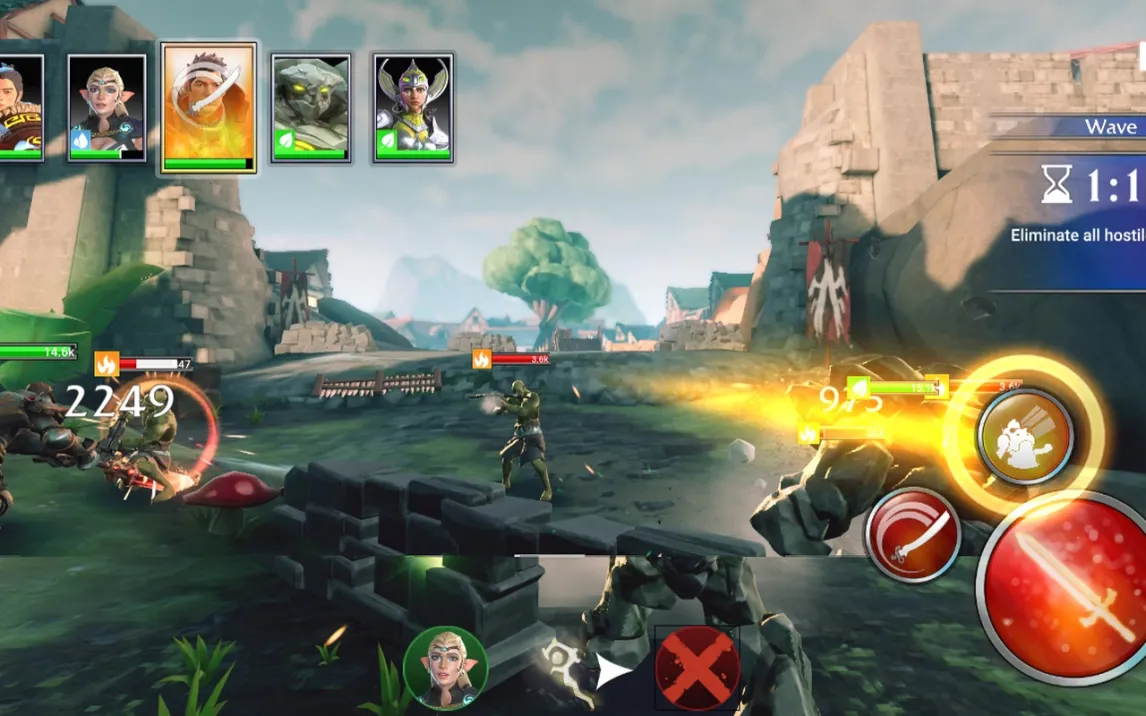The image size is (1146, 716).
Task: Activate the glowing gold armored-figure skill
Action: 1025,437
